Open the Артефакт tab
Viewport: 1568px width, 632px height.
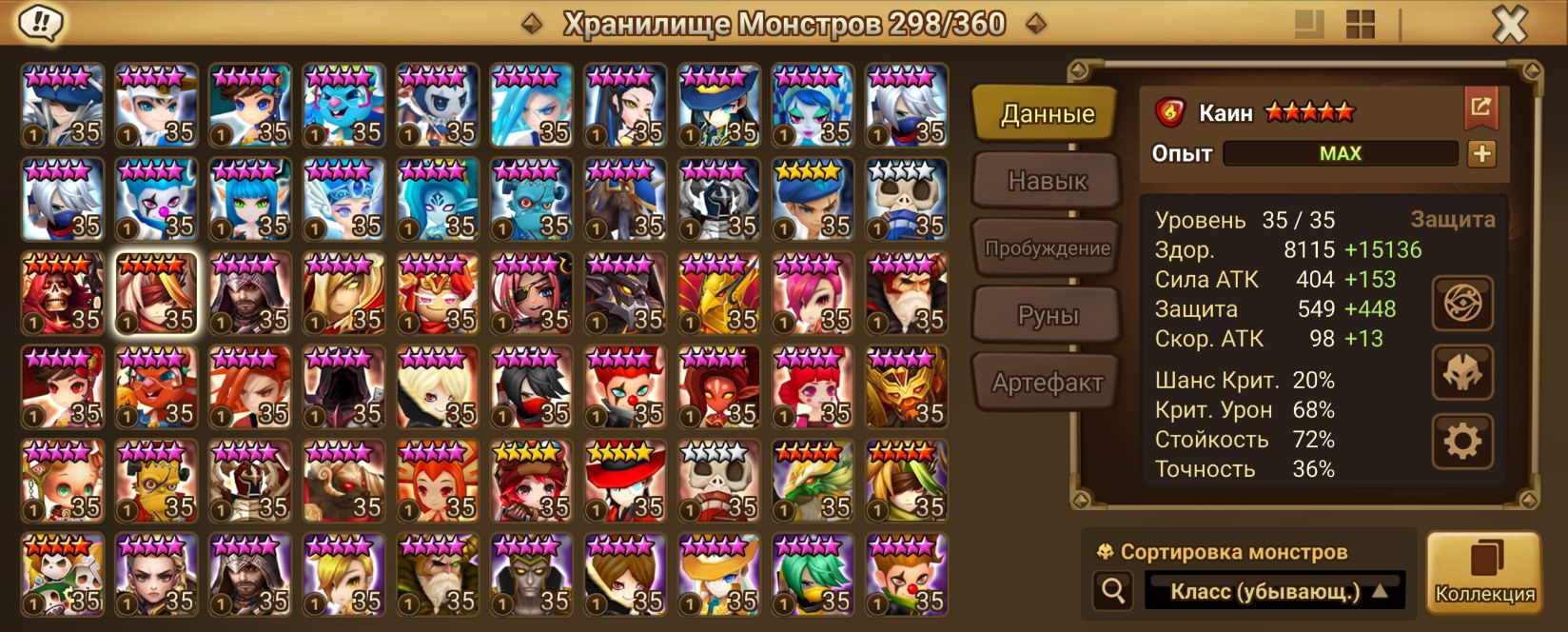1047,383
